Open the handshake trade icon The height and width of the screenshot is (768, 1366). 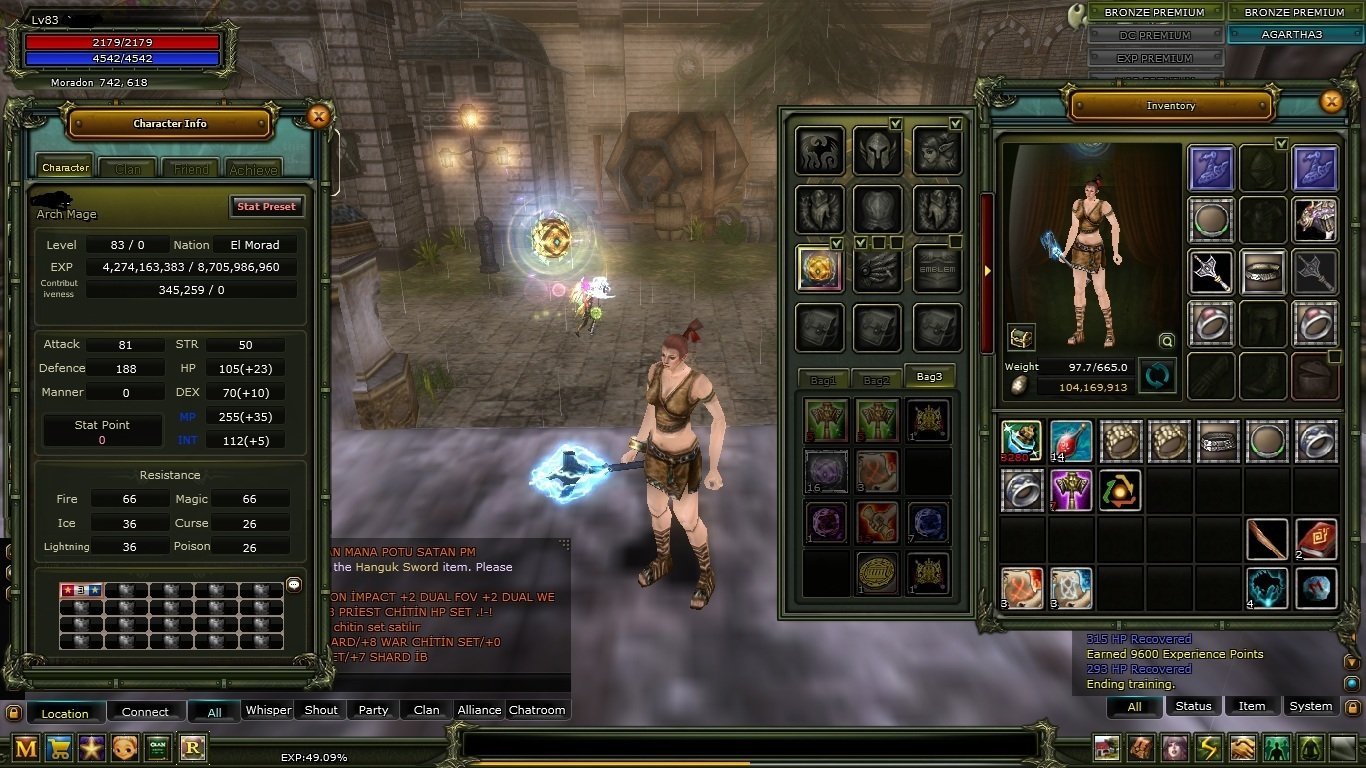(1240, 747)
